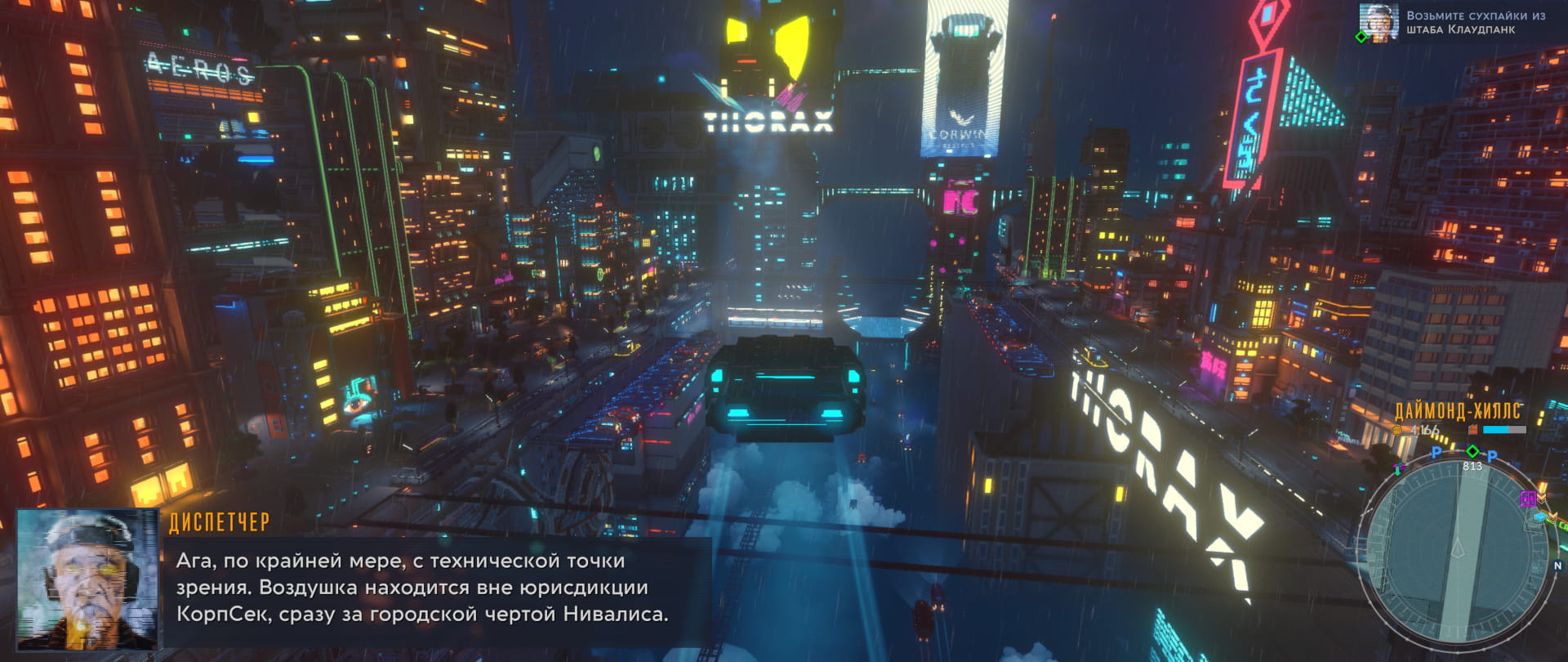Click the orange fuel canister icon above the minimap
Screen dimensions: 1568x662
tap(1473, 429)
